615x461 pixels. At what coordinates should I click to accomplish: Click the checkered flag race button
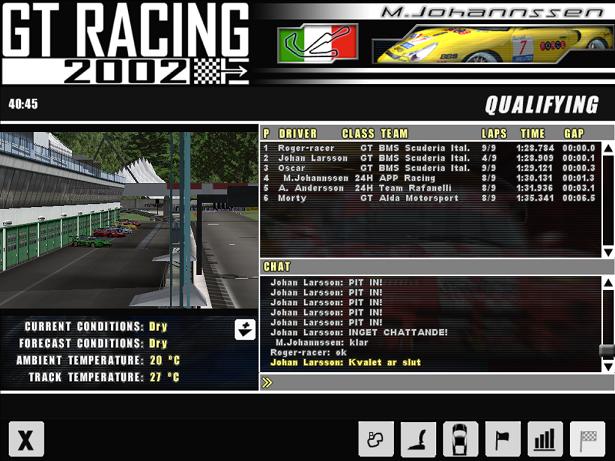click(x=587, y=439)
